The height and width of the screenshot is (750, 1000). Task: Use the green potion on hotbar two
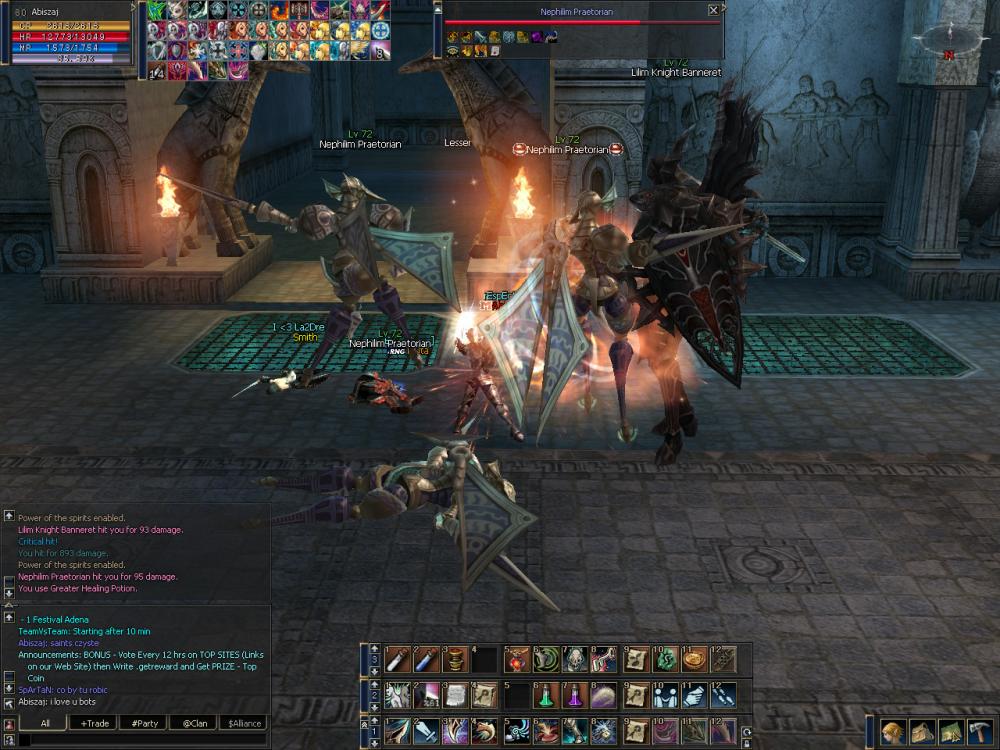547,695
